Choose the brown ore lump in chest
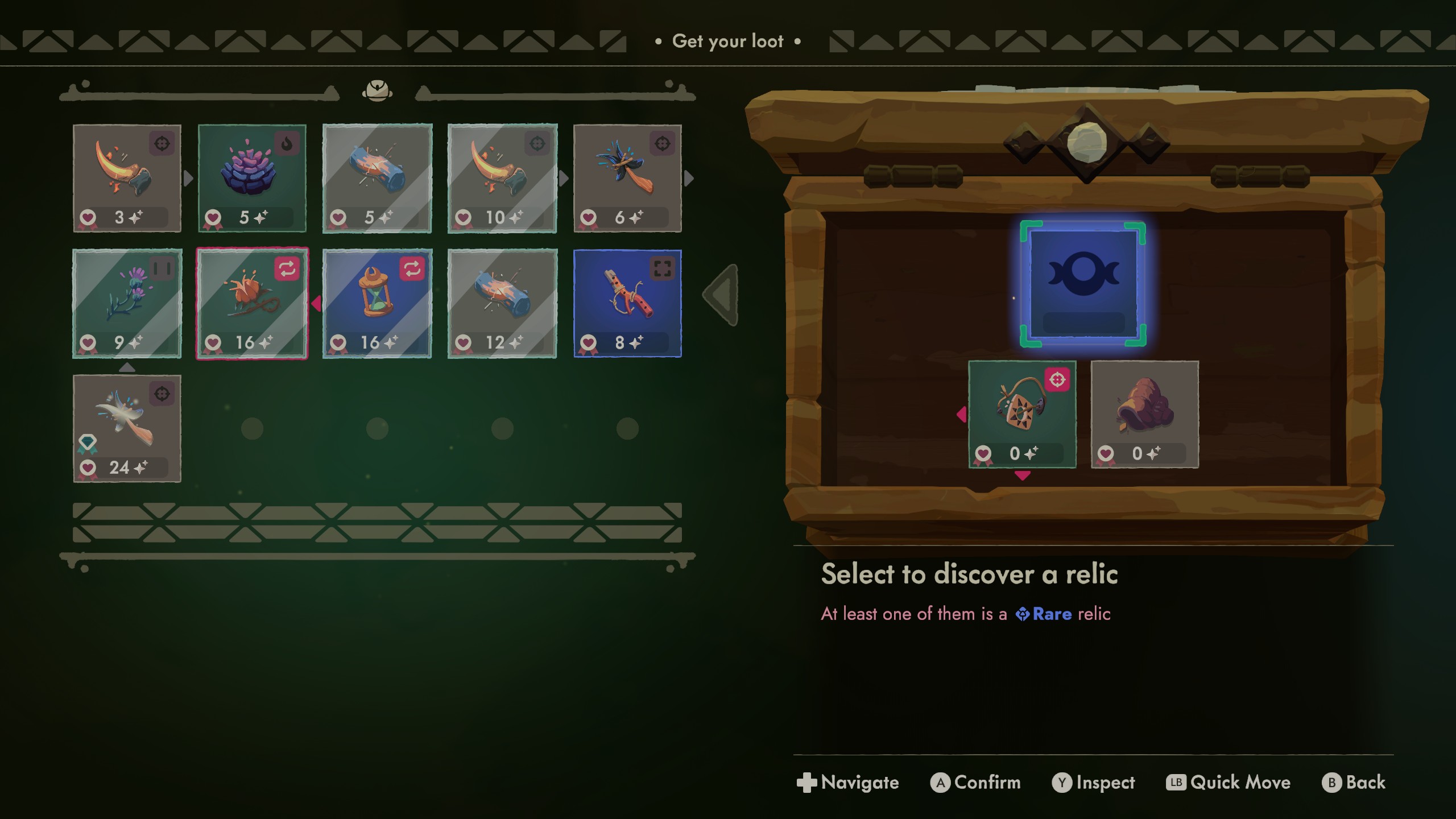Viewport: 1456px width, 819px height. coord(1144,414)
